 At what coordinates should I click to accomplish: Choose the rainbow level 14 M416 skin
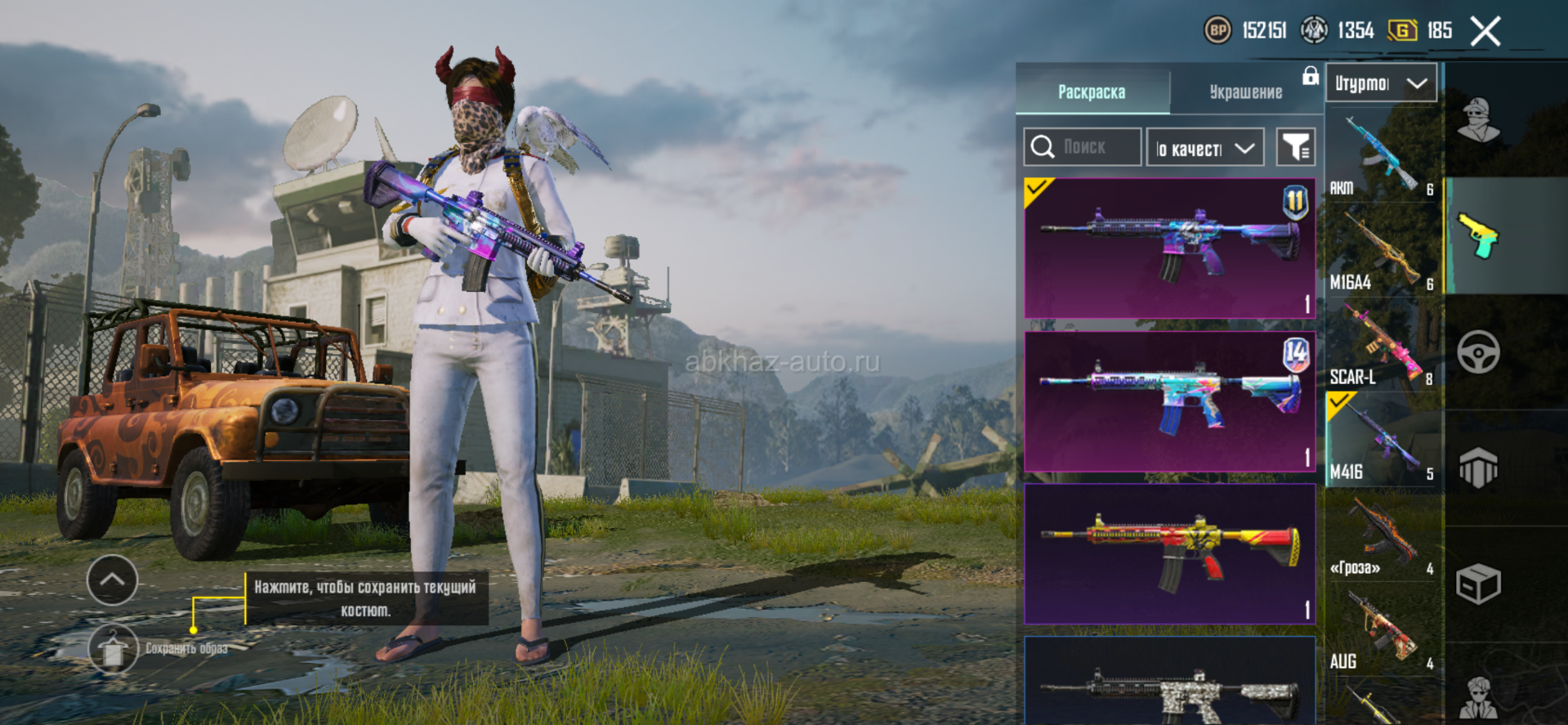click(x=1169, y=401)
